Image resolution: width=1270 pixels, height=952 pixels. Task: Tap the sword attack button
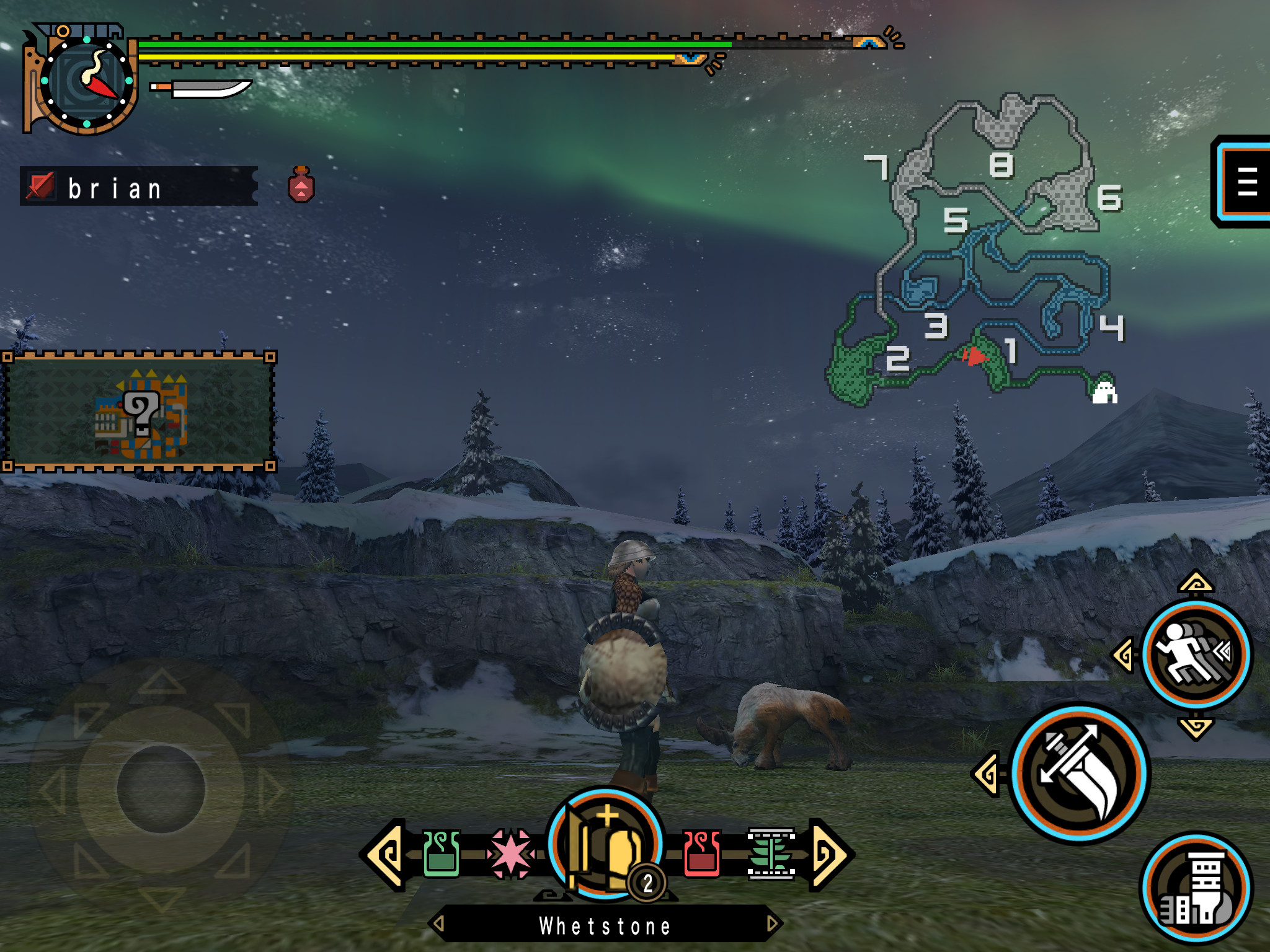(1080, 773)
